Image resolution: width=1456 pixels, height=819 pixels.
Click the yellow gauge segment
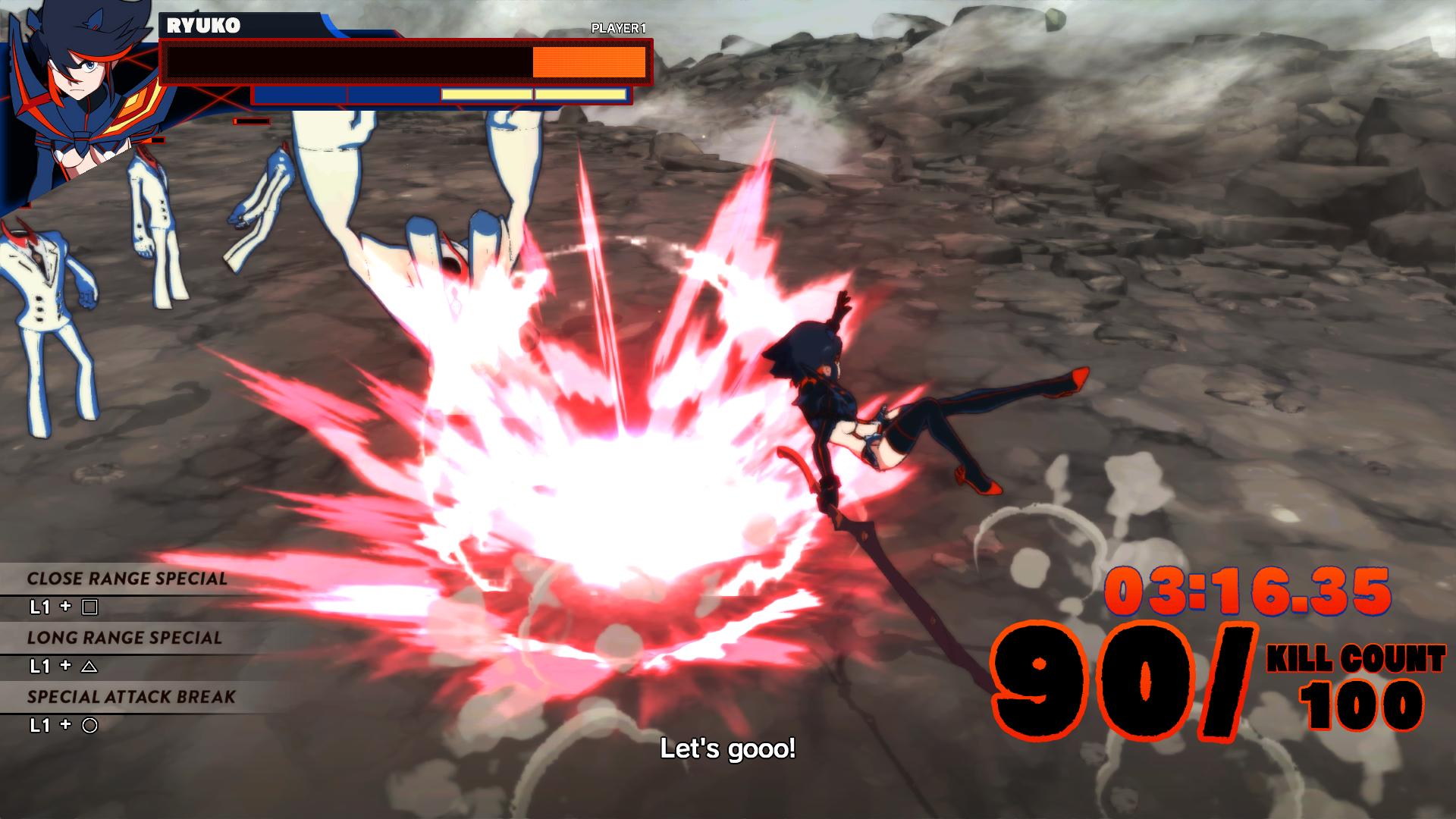(x=486, y=94)
